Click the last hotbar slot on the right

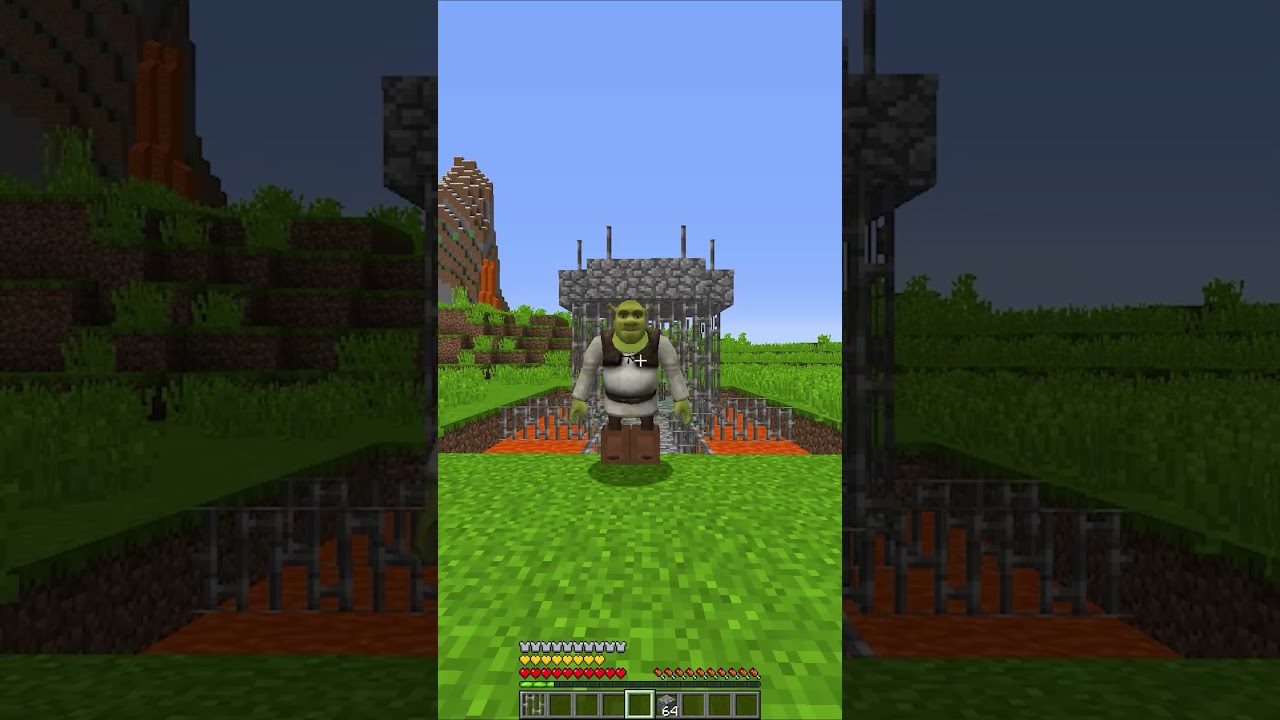[749, 703]
